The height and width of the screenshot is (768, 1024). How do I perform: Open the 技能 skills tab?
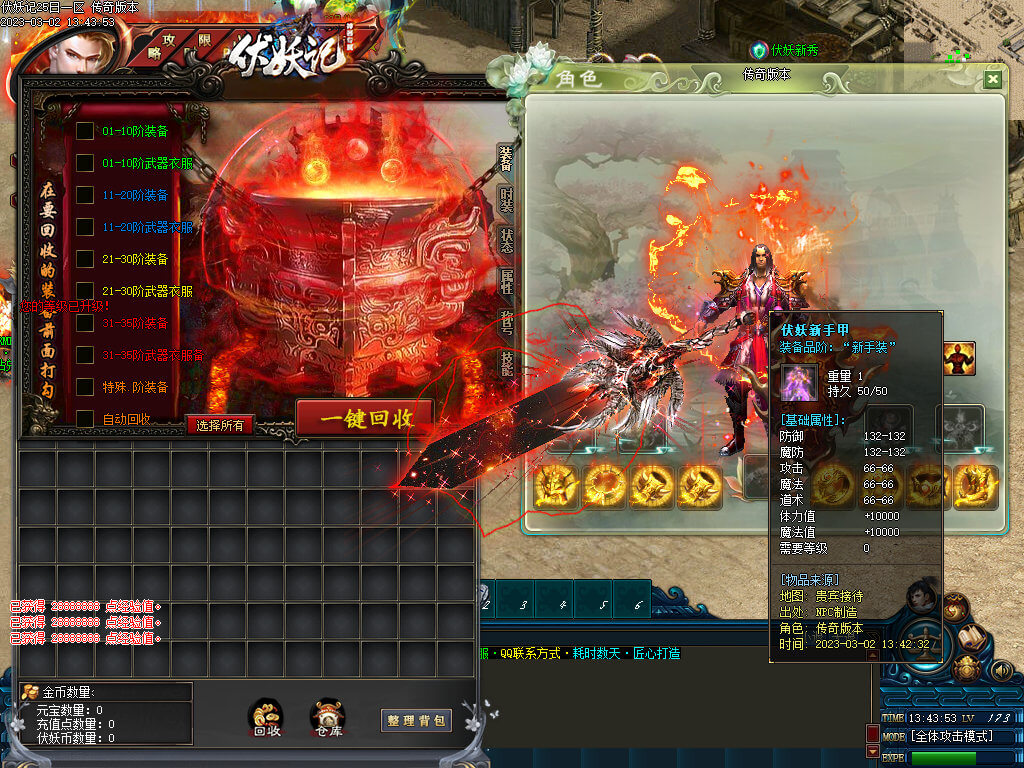tap(507, 364)
